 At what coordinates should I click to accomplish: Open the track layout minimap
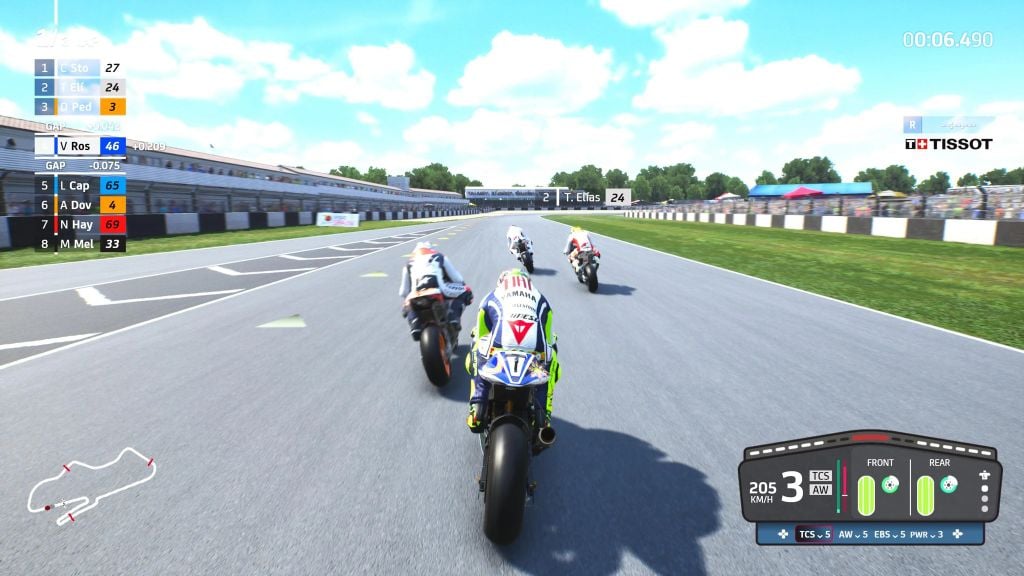90,487
